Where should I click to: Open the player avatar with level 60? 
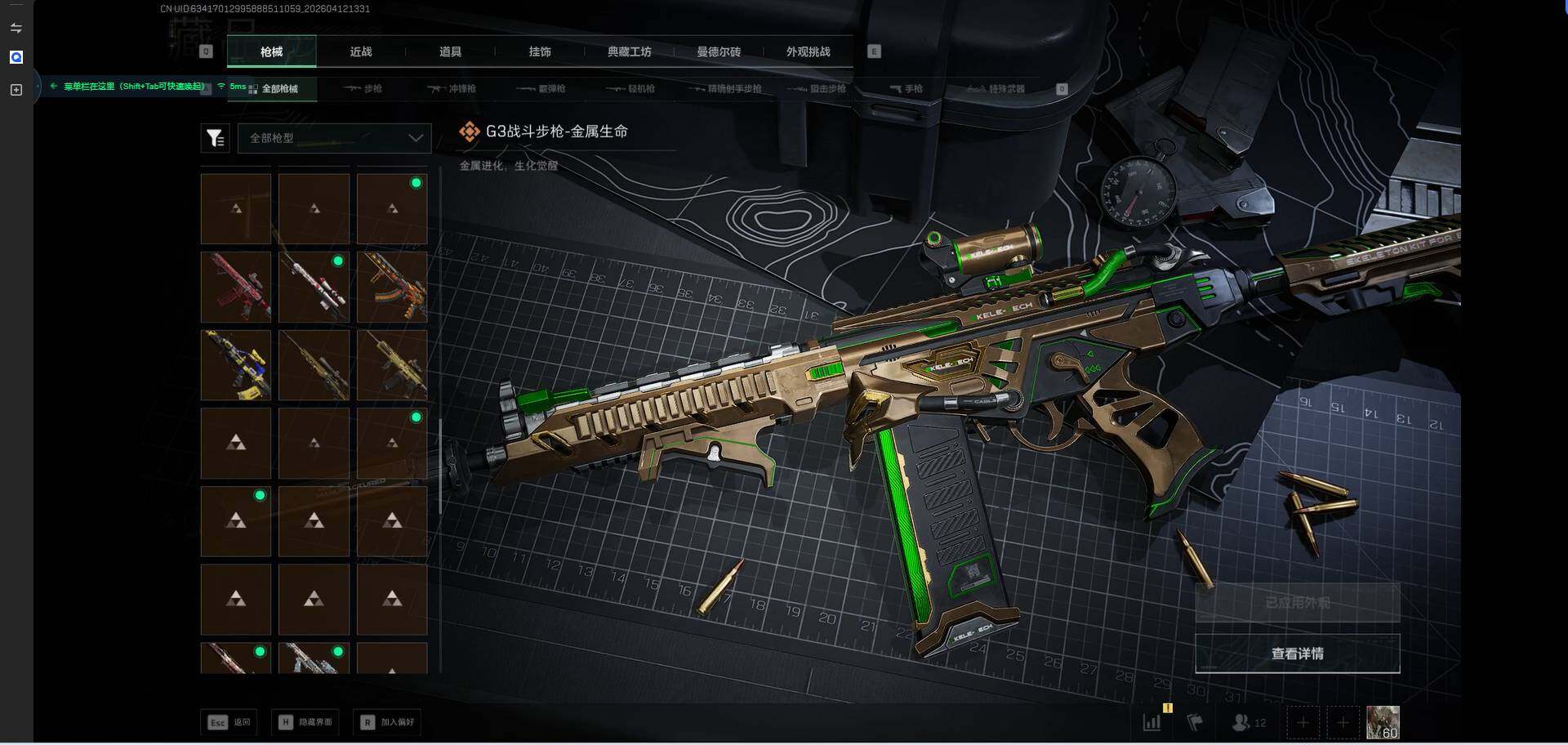point(1383,722)
